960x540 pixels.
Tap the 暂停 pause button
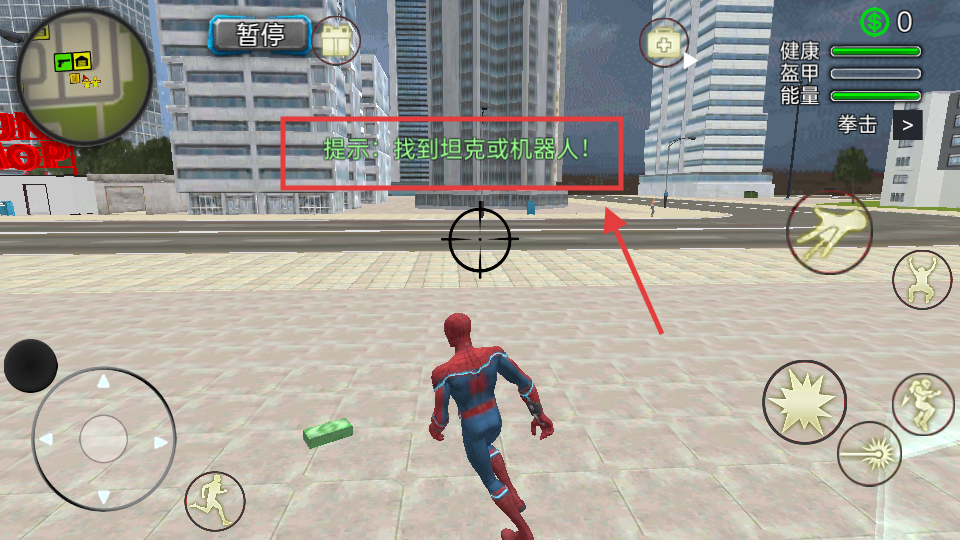(260, 36)
